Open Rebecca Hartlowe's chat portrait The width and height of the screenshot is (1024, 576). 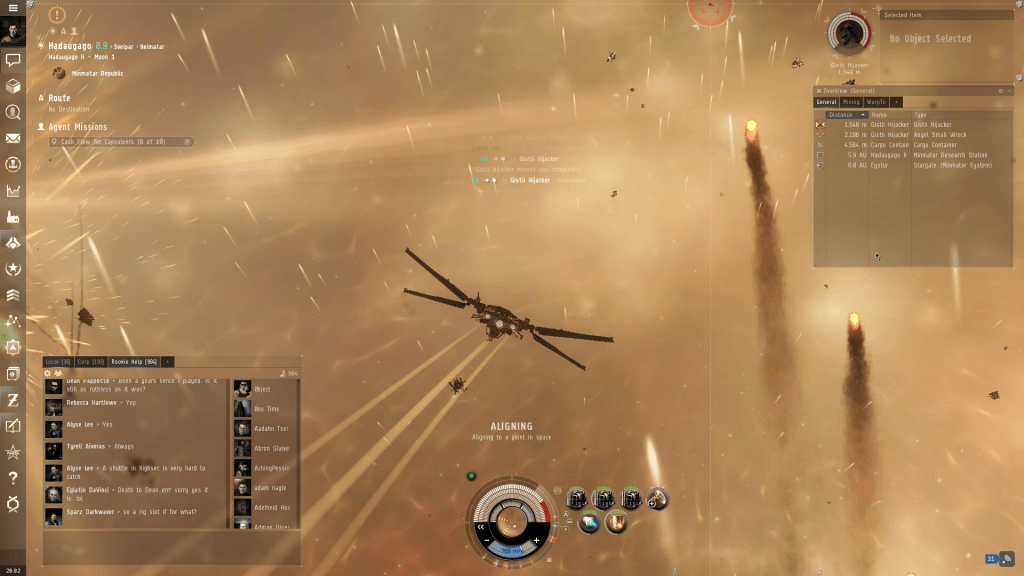54,404
